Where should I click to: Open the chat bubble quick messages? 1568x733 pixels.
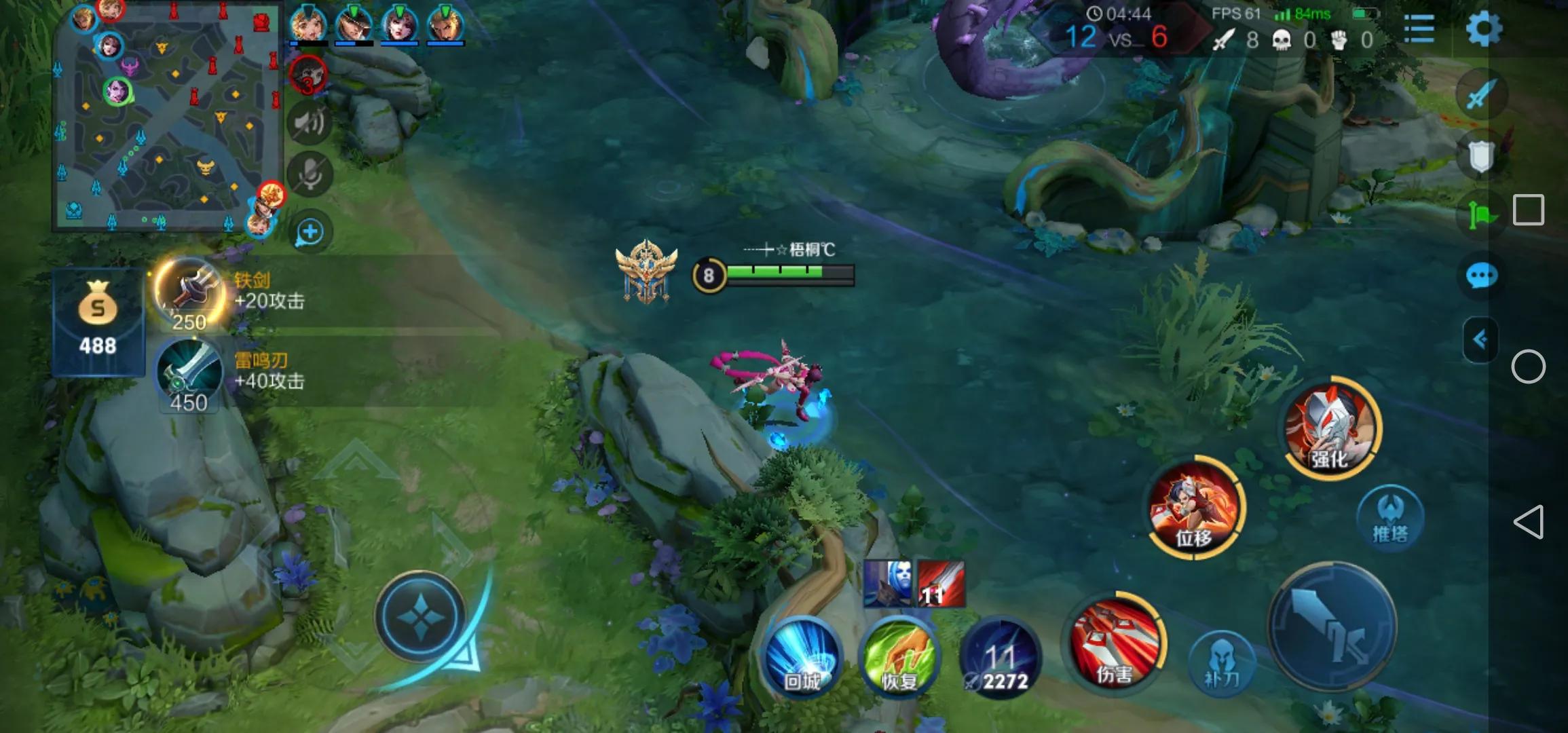point(1481,276)
